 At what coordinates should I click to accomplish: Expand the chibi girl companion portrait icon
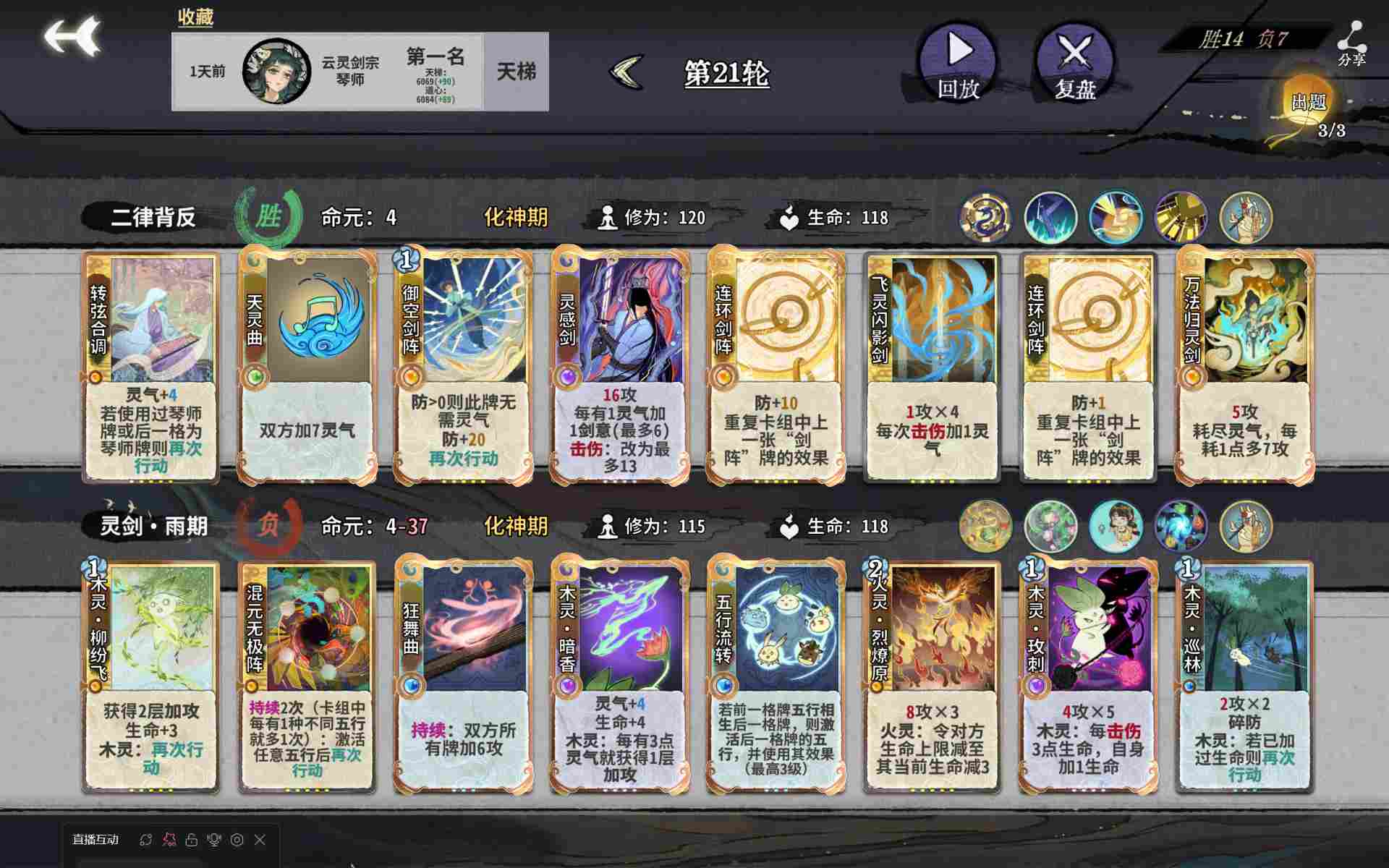1116,527
